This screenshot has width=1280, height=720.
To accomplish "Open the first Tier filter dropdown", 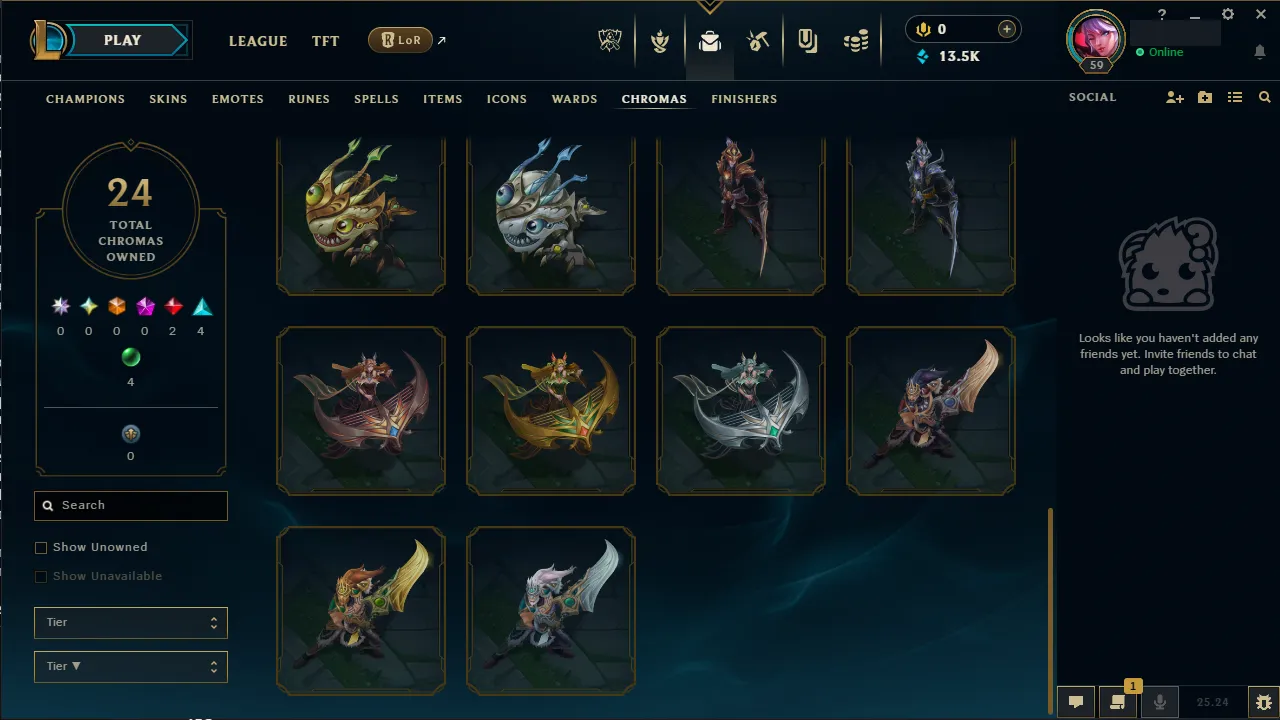I will (130, 622).
